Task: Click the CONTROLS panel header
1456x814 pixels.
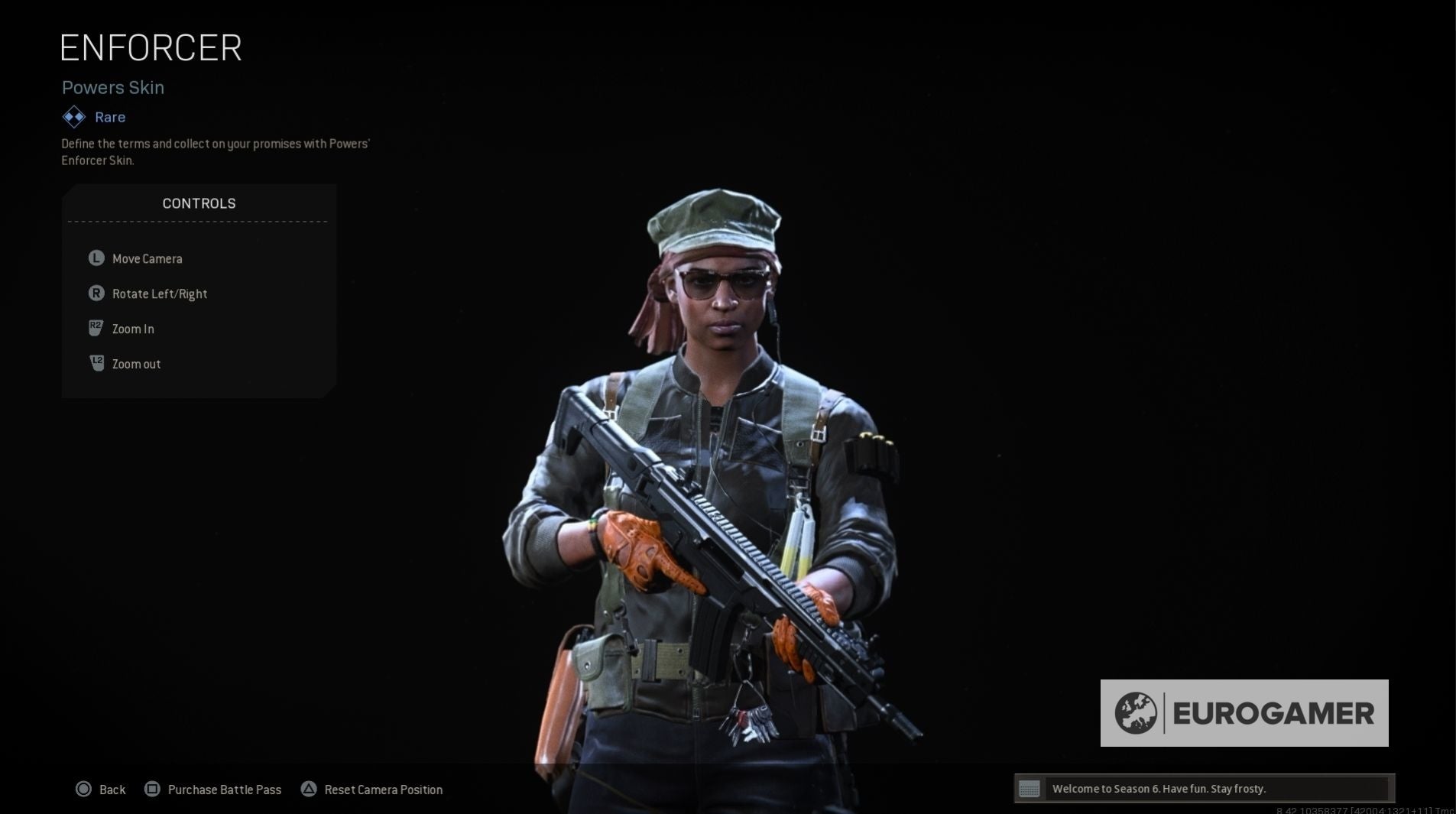Action: tap(199, 203)
